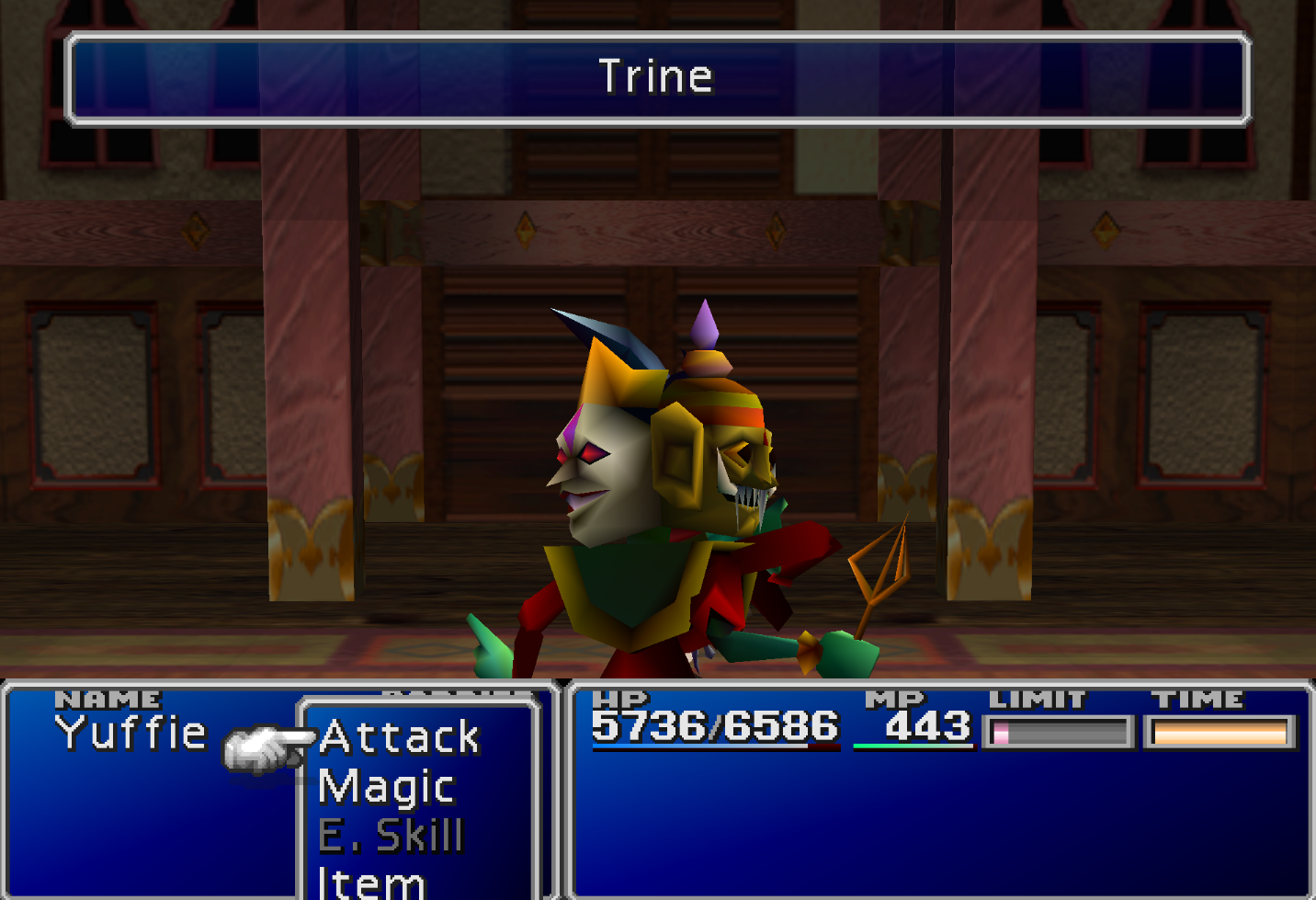
Task: Click the LIMIT gauge label
Action: coord(1037,700)
